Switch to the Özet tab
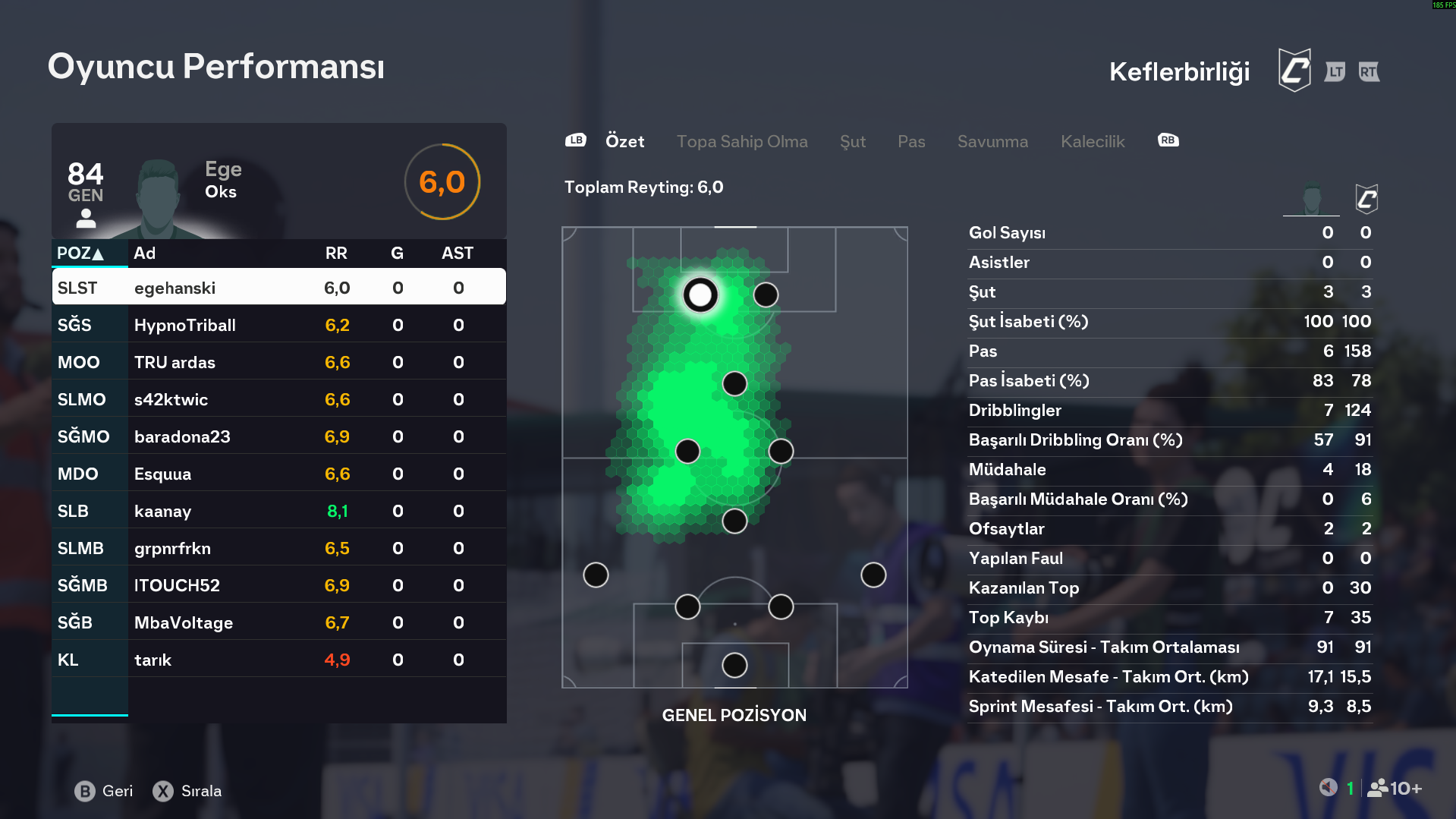This screenshot has width=1456, height=819. coord(624,141)
